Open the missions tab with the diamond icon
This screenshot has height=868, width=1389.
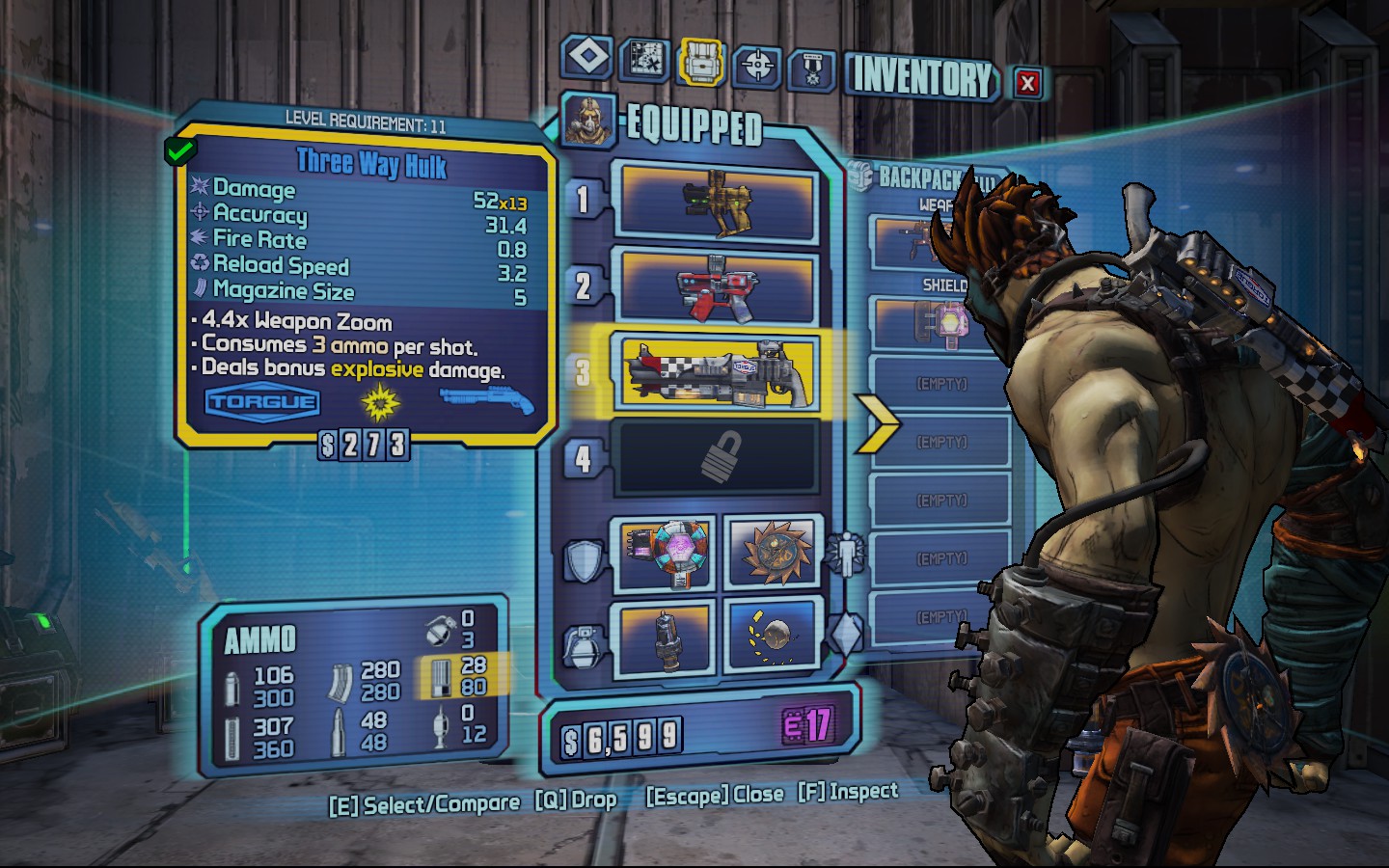[587, 57]
